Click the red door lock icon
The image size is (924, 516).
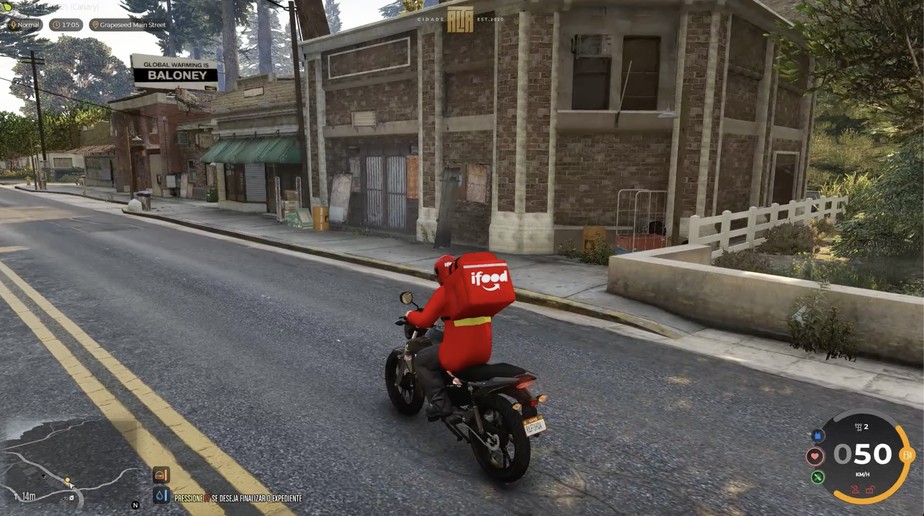click(871, 489)
